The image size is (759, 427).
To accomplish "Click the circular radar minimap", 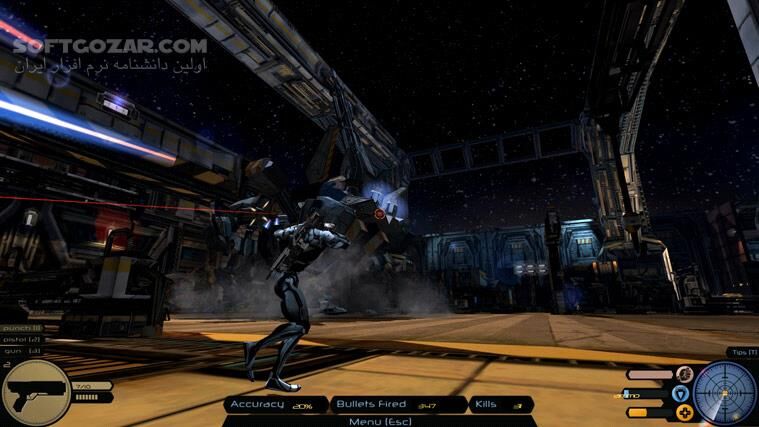I will (726, 392).
